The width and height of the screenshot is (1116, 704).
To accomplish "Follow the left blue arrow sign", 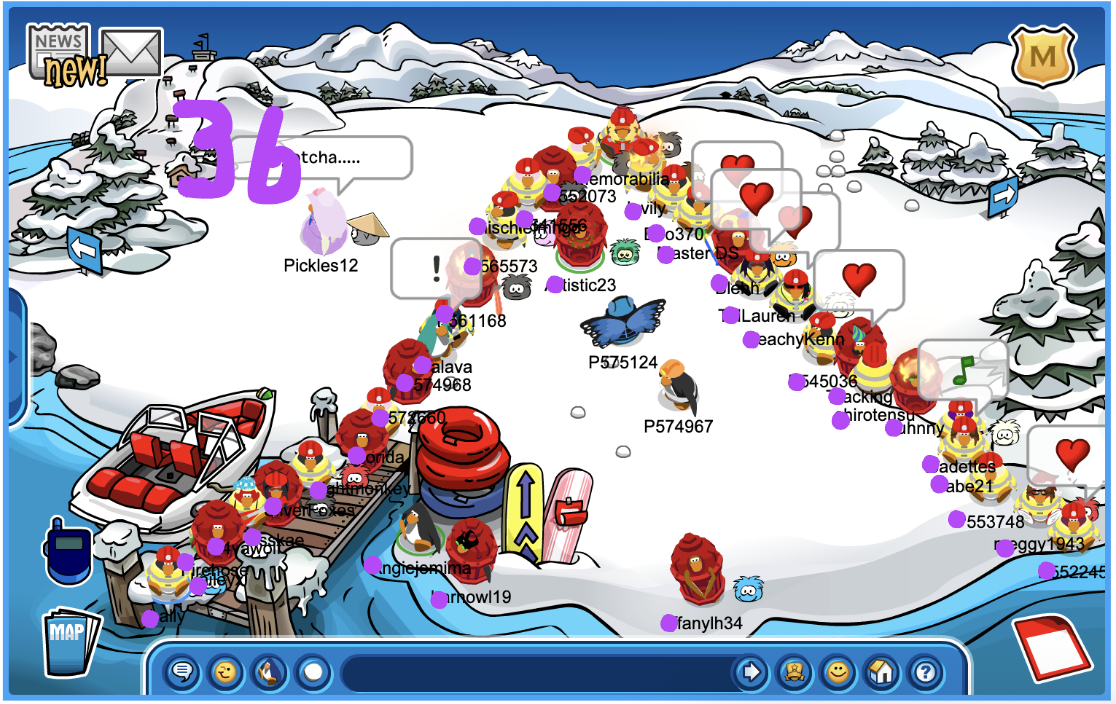I will [86, 249].
